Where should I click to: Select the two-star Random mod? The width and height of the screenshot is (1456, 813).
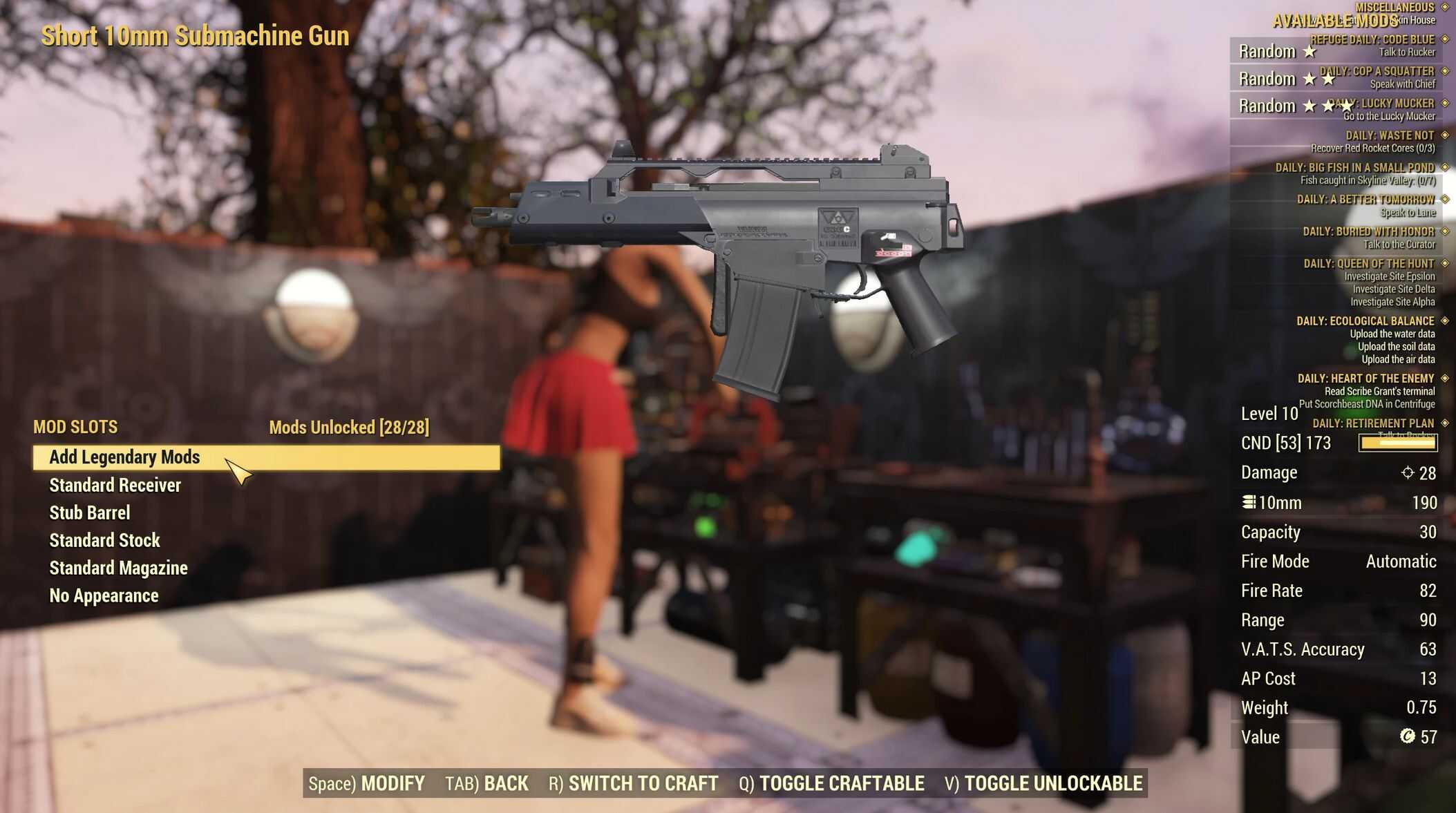click(x=1285, y=79)
